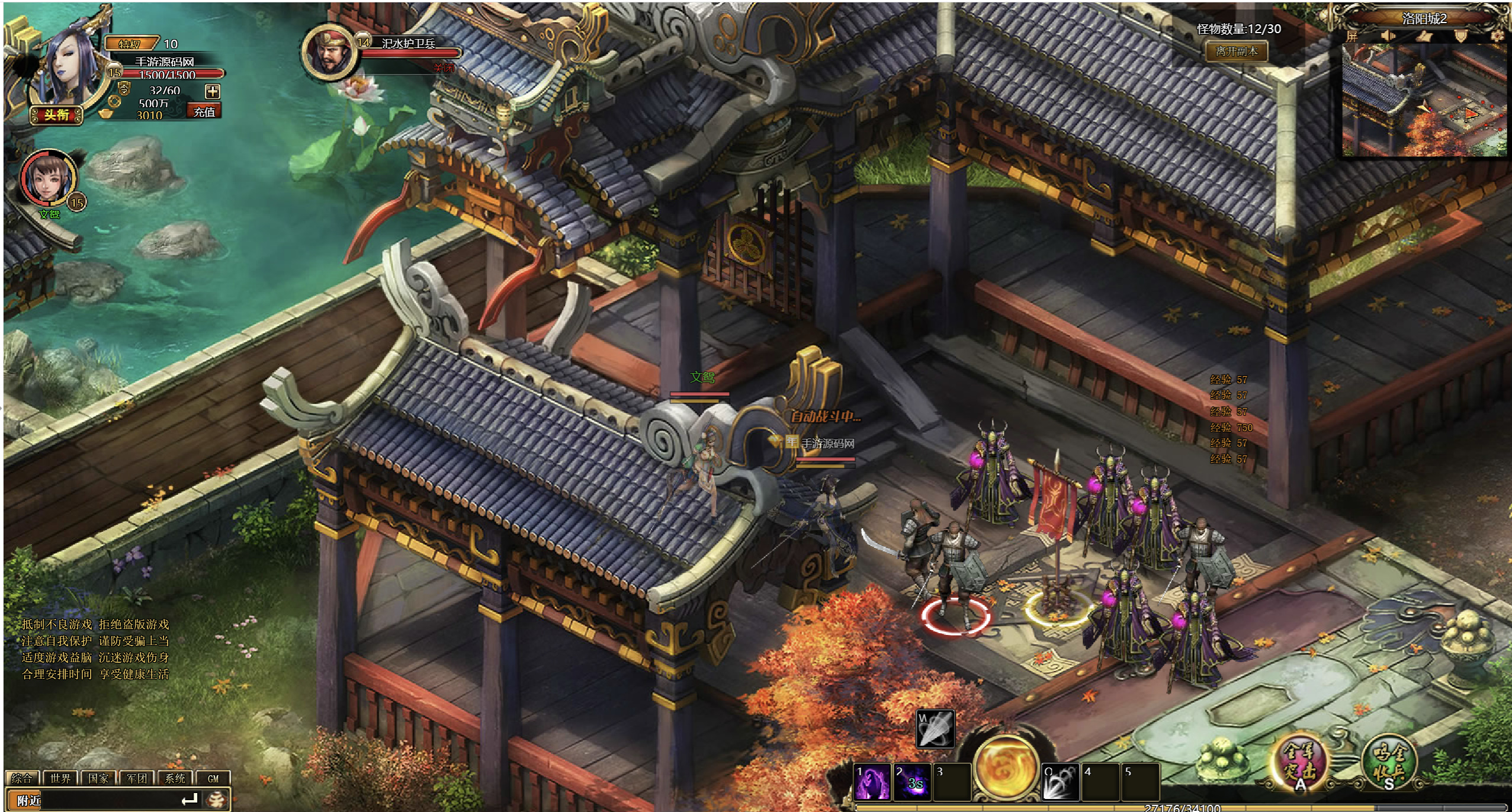Close the 汜水护卫兵 target frame via 关闭
The width and height of the screenshot is (1512, 812).
(x=444, y=68)
